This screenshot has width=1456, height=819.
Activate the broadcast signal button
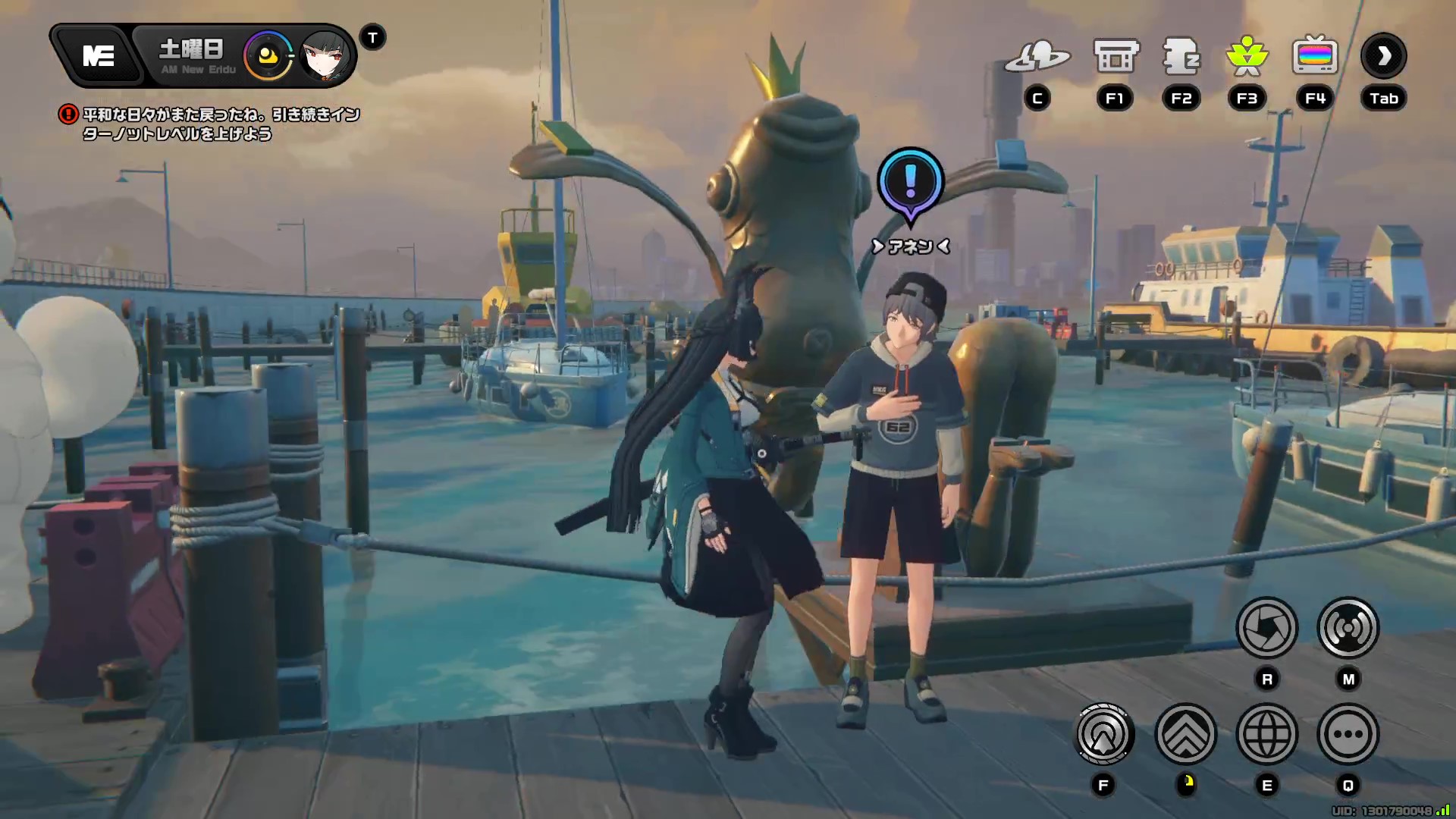point(1348,628)
